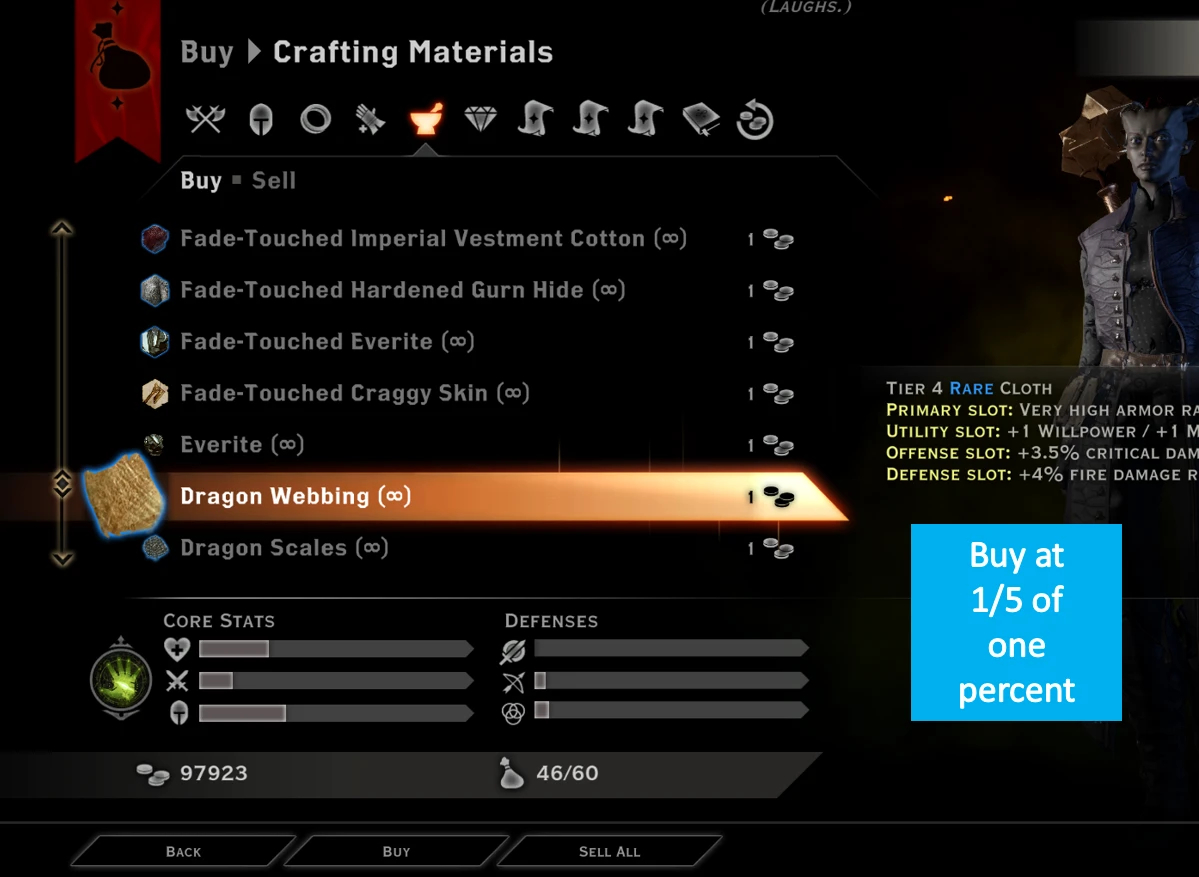Click the highlighted Dragon Webbing entry
The width and height of the screenshot is (1199, 877).
click(295, 497)
